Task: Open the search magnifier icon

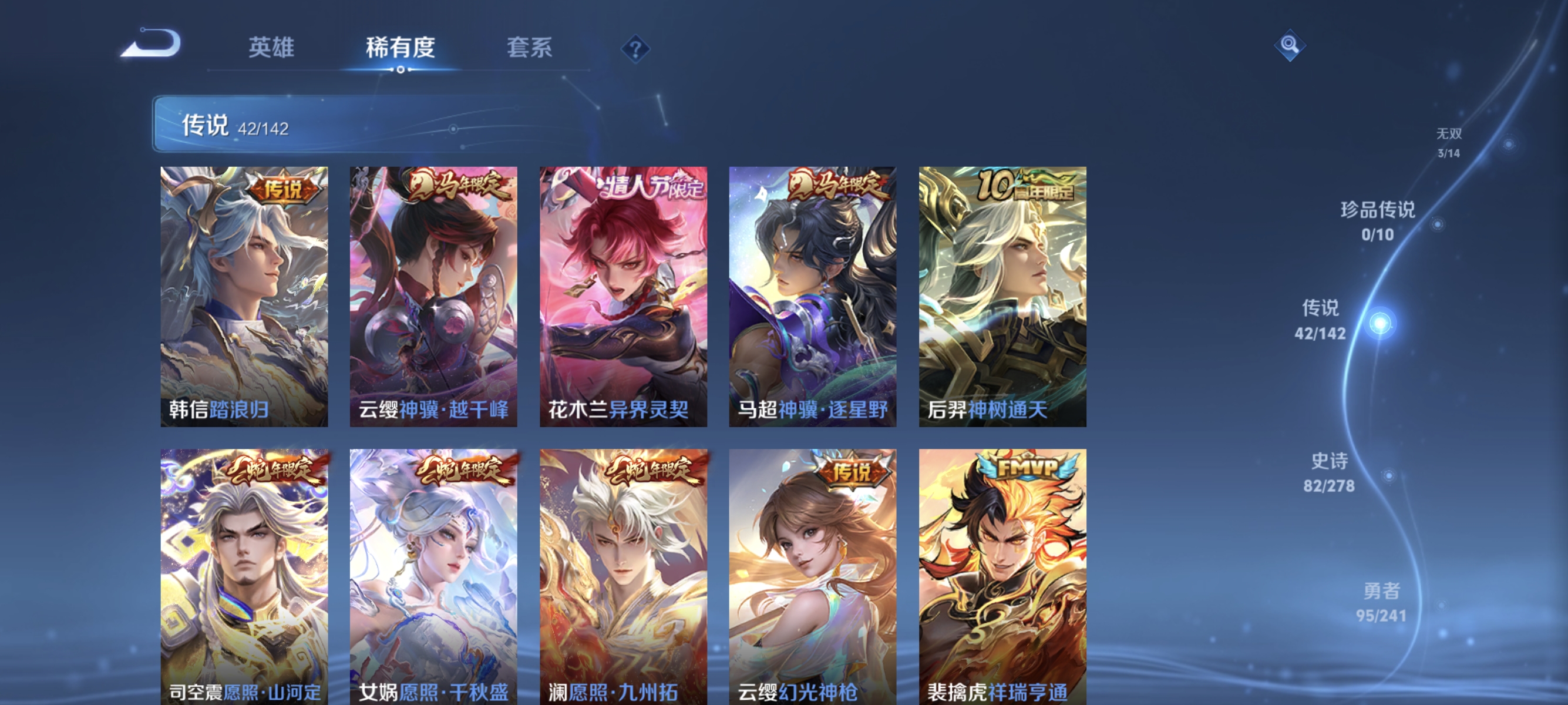Action: (x=1290, y=45)
